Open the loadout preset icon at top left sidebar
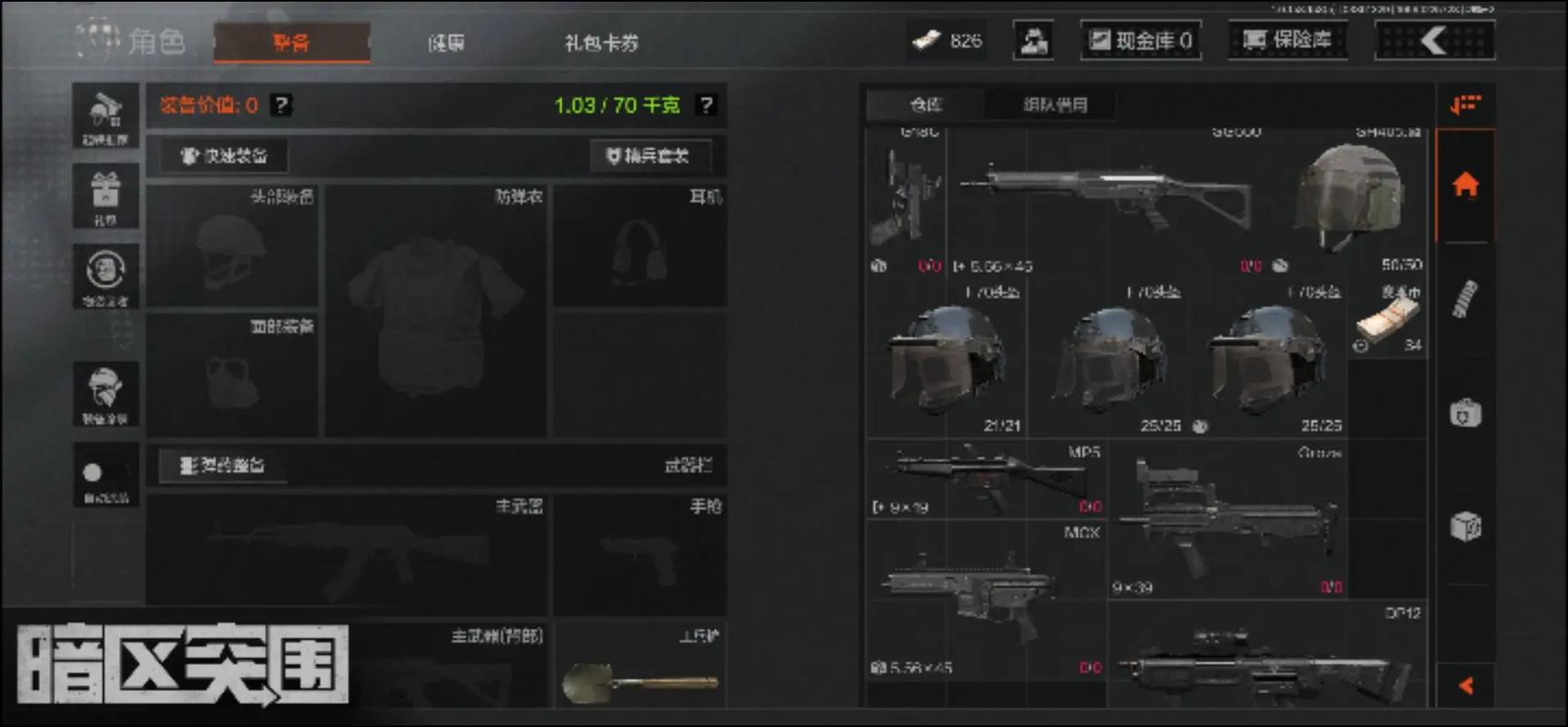1568x727 pixels. [105, 114]
